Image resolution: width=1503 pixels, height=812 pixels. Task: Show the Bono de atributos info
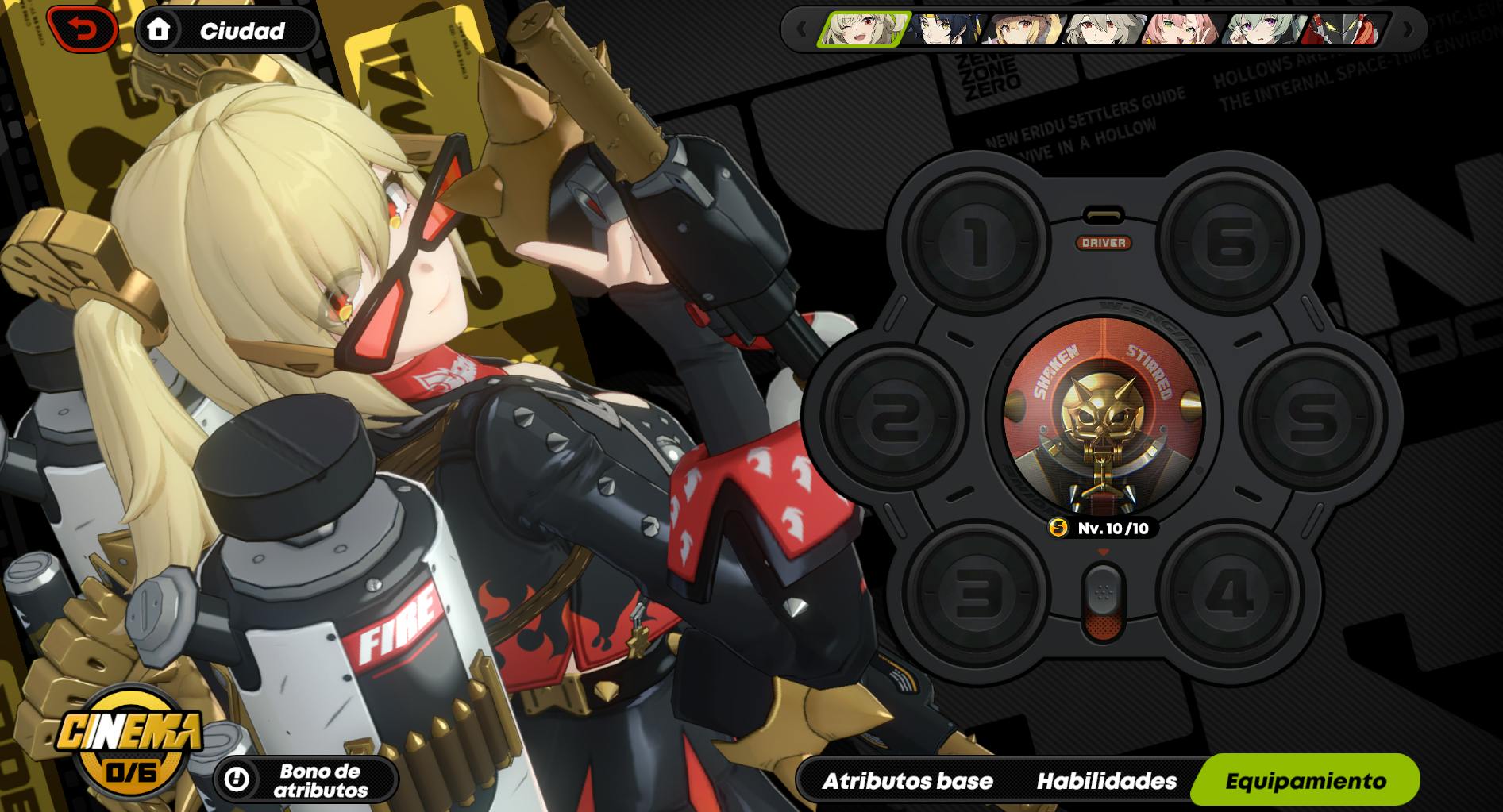(x=306, y=780)
